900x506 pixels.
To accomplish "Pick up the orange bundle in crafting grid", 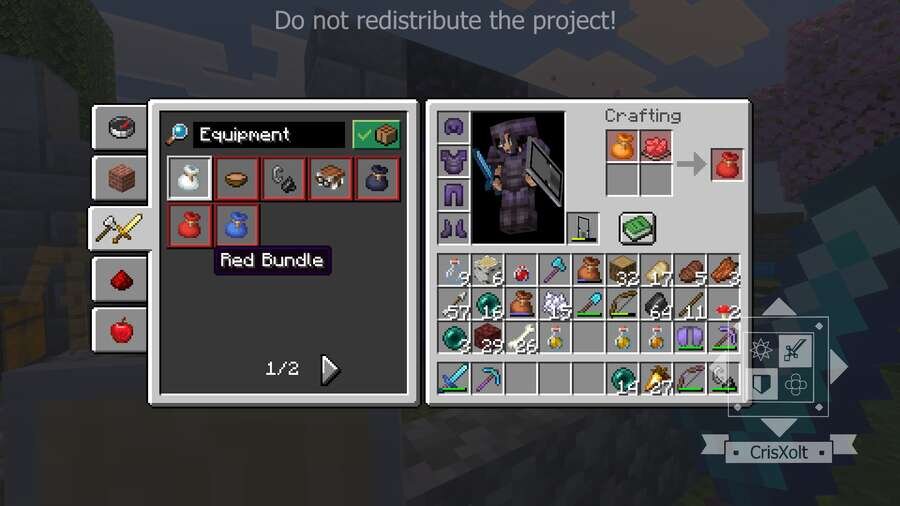I will pyautogui.click(x=622, y=146).
